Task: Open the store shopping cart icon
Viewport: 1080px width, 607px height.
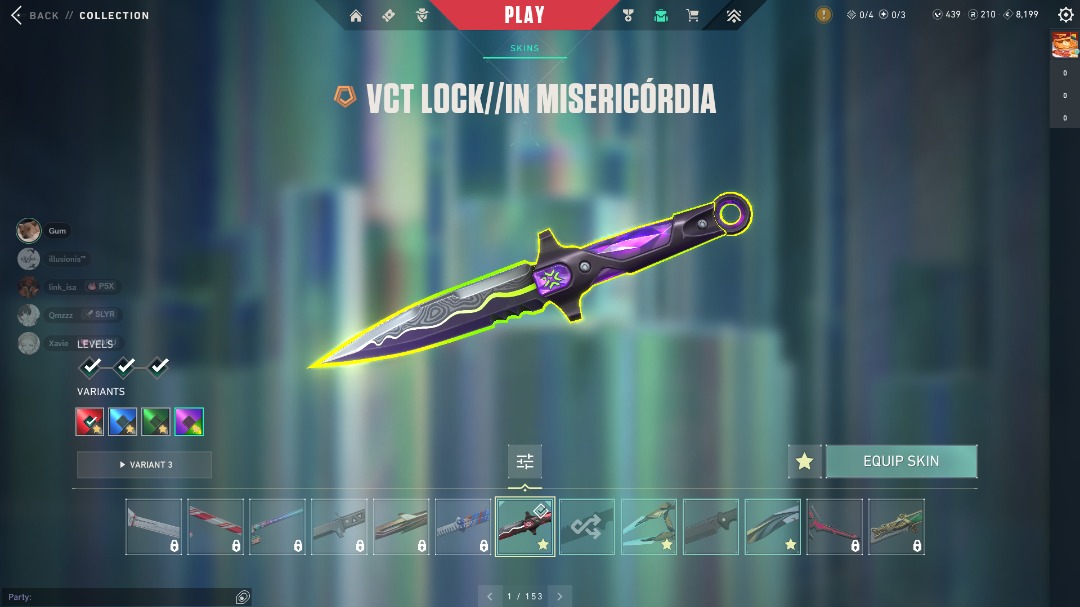Action: click(x=692, y=15)
